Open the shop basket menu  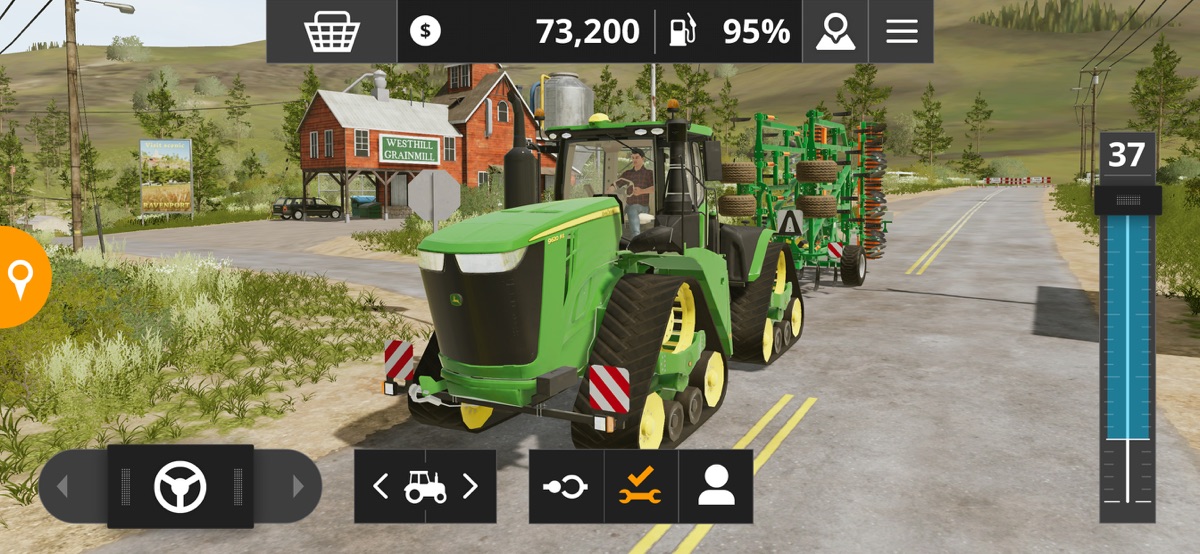pyautogui.click(x=332, y=32)
